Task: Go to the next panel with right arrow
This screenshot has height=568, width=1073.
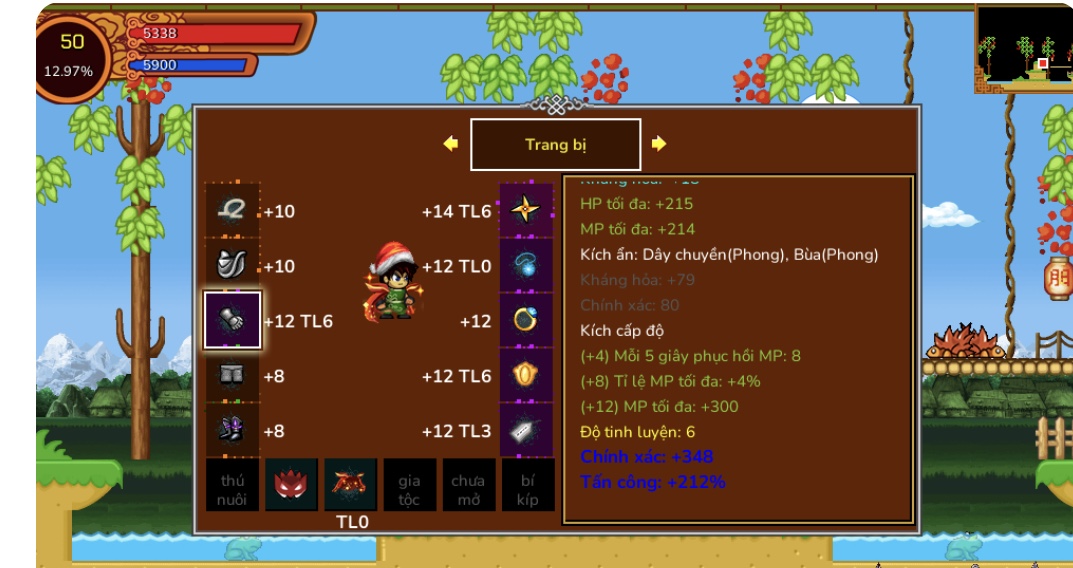Action: pyautogui.click(x=658, y=144)
